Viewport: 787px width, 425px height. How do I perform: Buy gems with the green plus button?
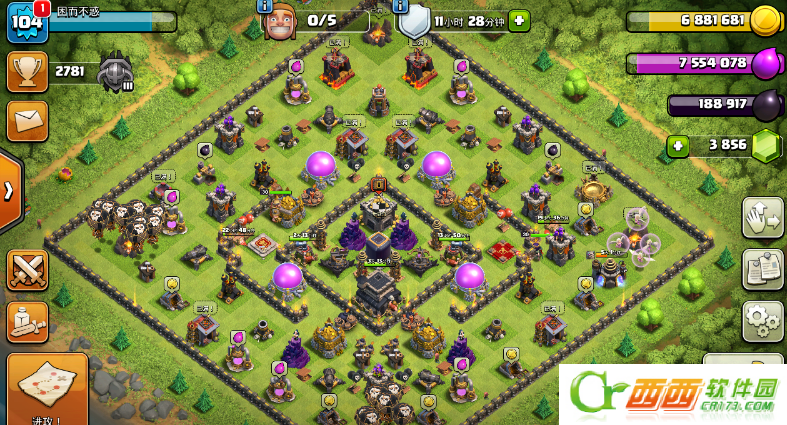pos(678,146)
